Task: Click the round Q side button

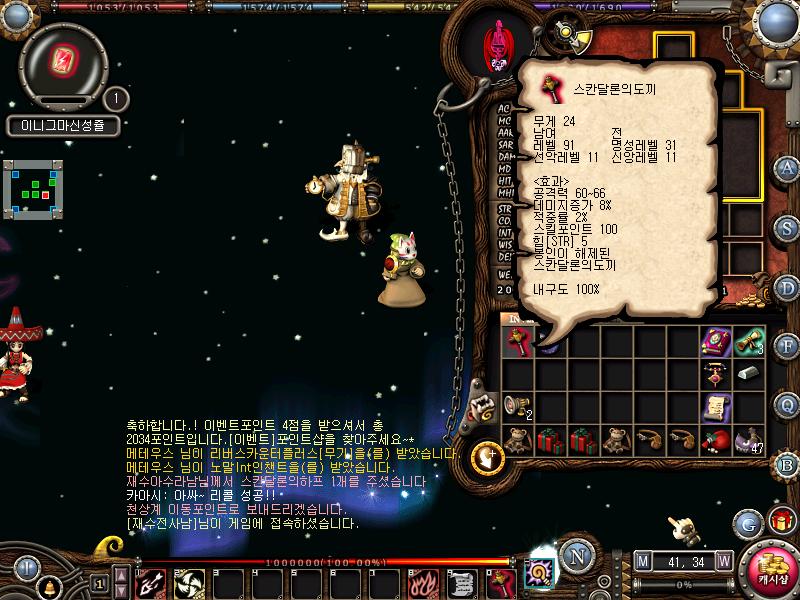Action: click(787, 404)
